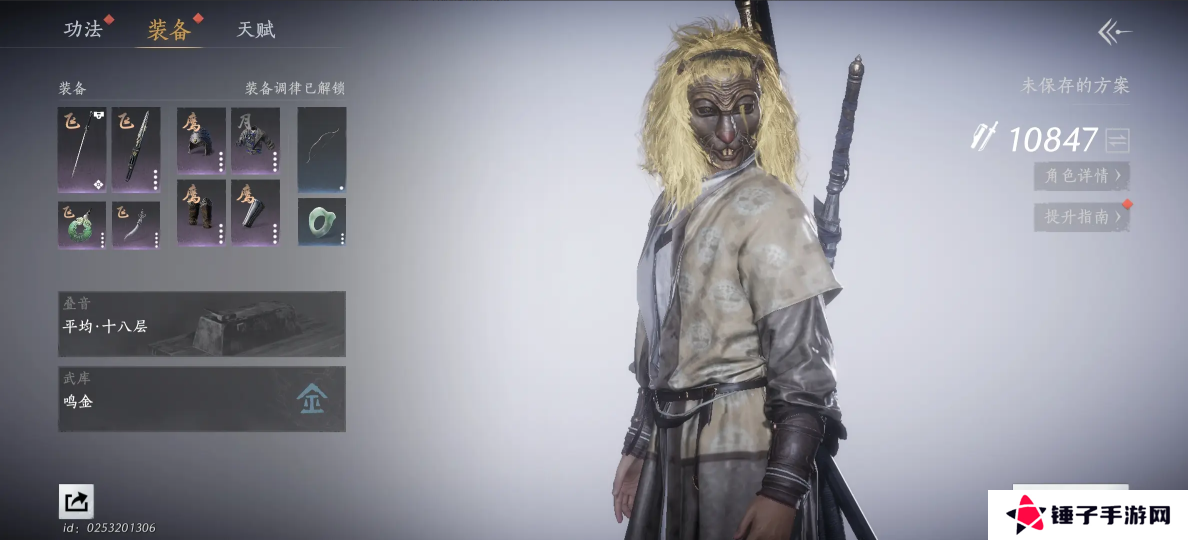The width and height of the screenshot is (1188, 540).
Task: Open the 天赋 tab
Action: pyautogui.click(x=256, y=29)
